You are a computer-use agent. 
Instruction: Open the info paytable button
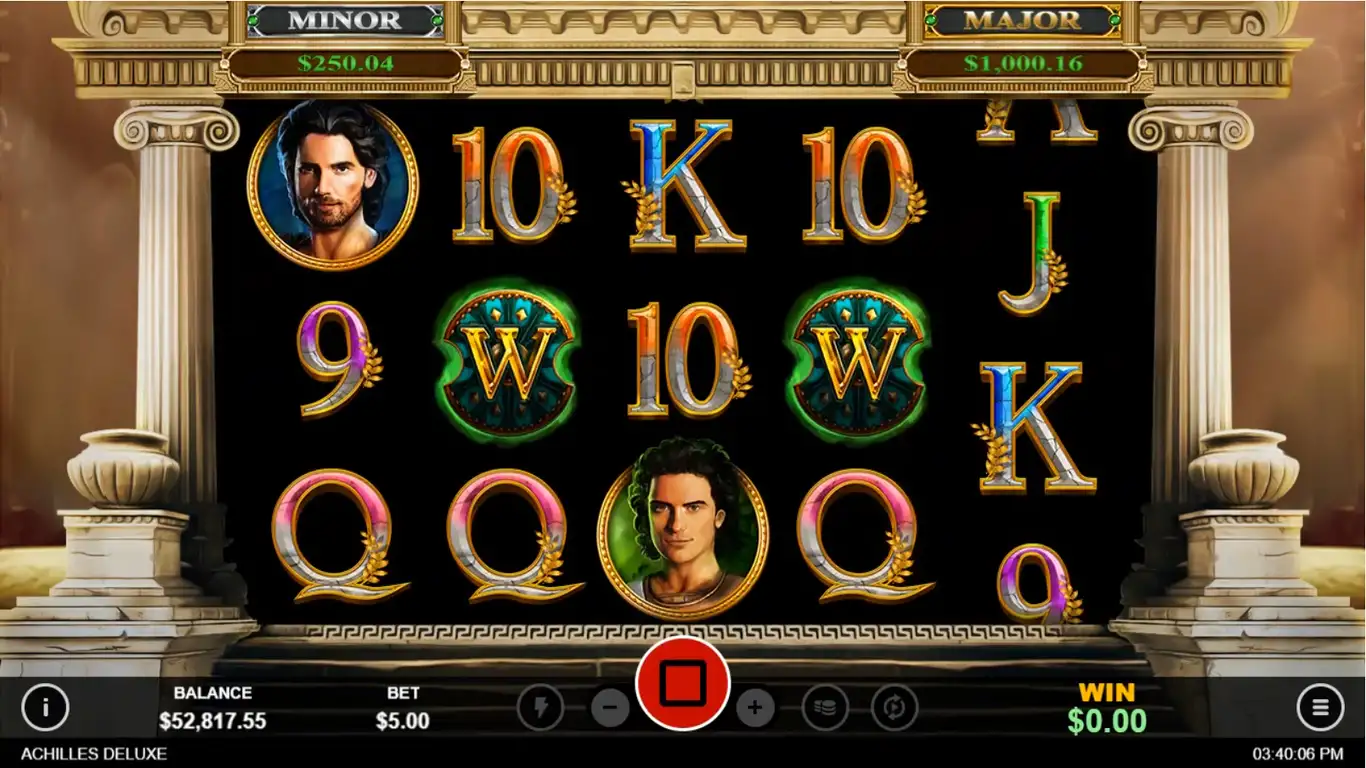(45, 708)
